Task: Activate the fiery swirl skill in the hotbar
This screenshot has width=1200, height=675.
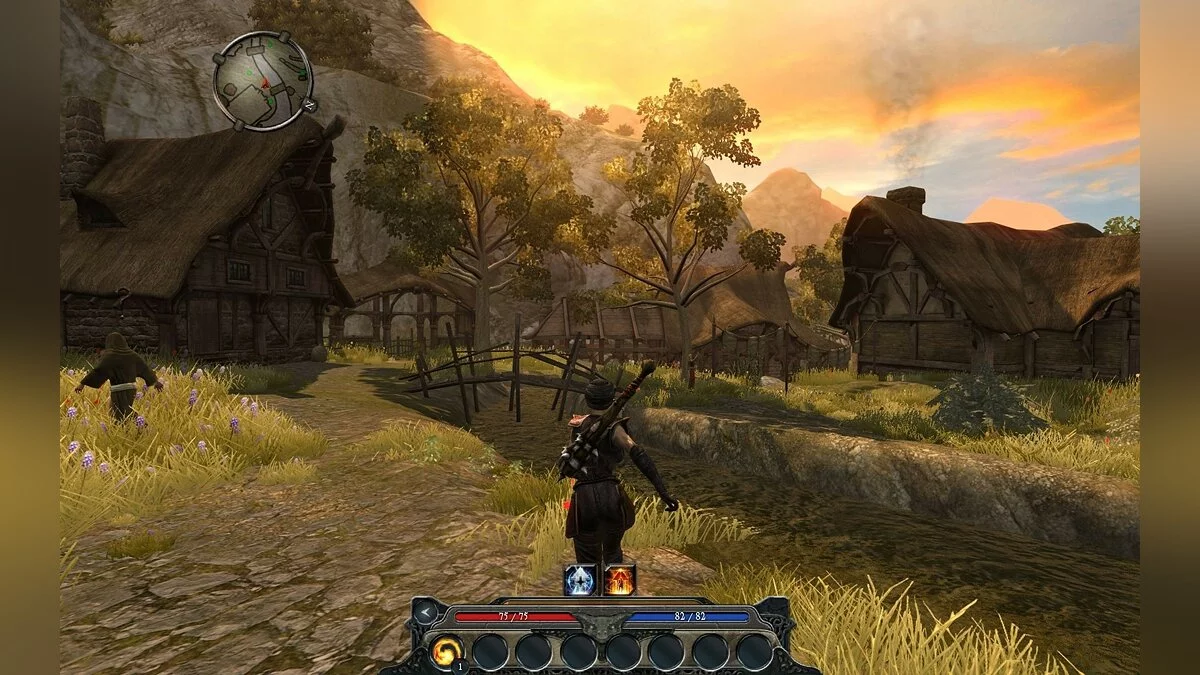Action: (x=446, y=652)
